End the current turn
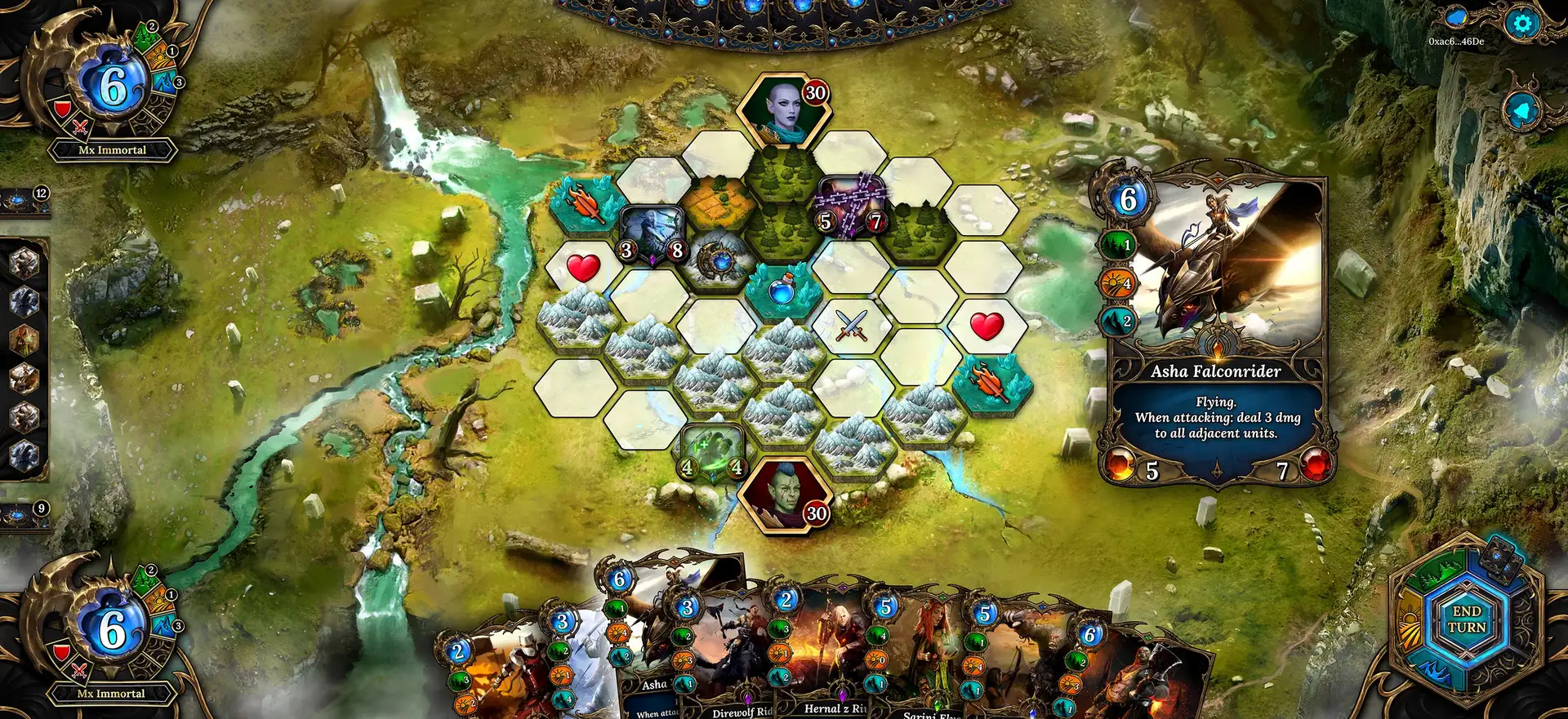 [x=1467, y=619]
